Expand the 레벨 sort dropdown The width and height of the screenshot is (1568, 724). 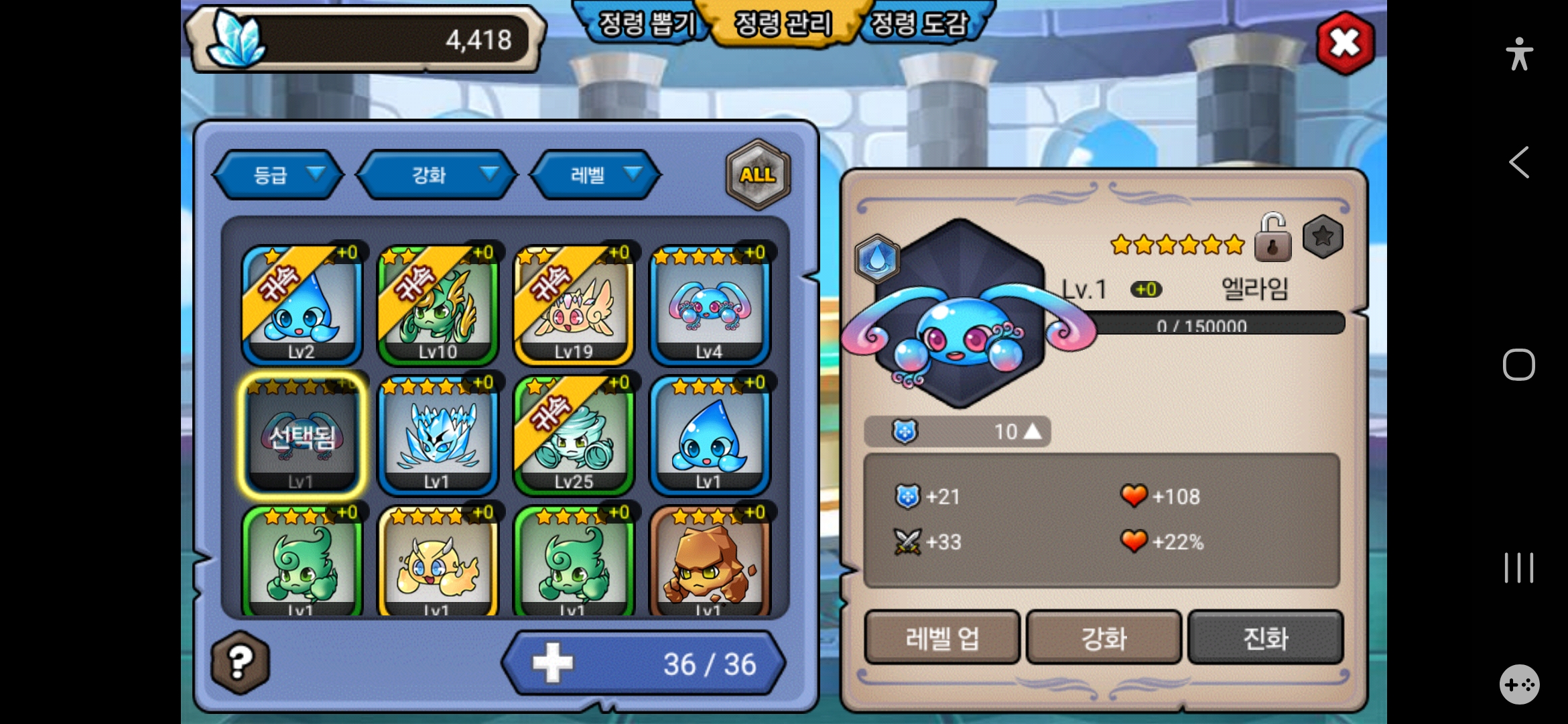pos(595,175)
